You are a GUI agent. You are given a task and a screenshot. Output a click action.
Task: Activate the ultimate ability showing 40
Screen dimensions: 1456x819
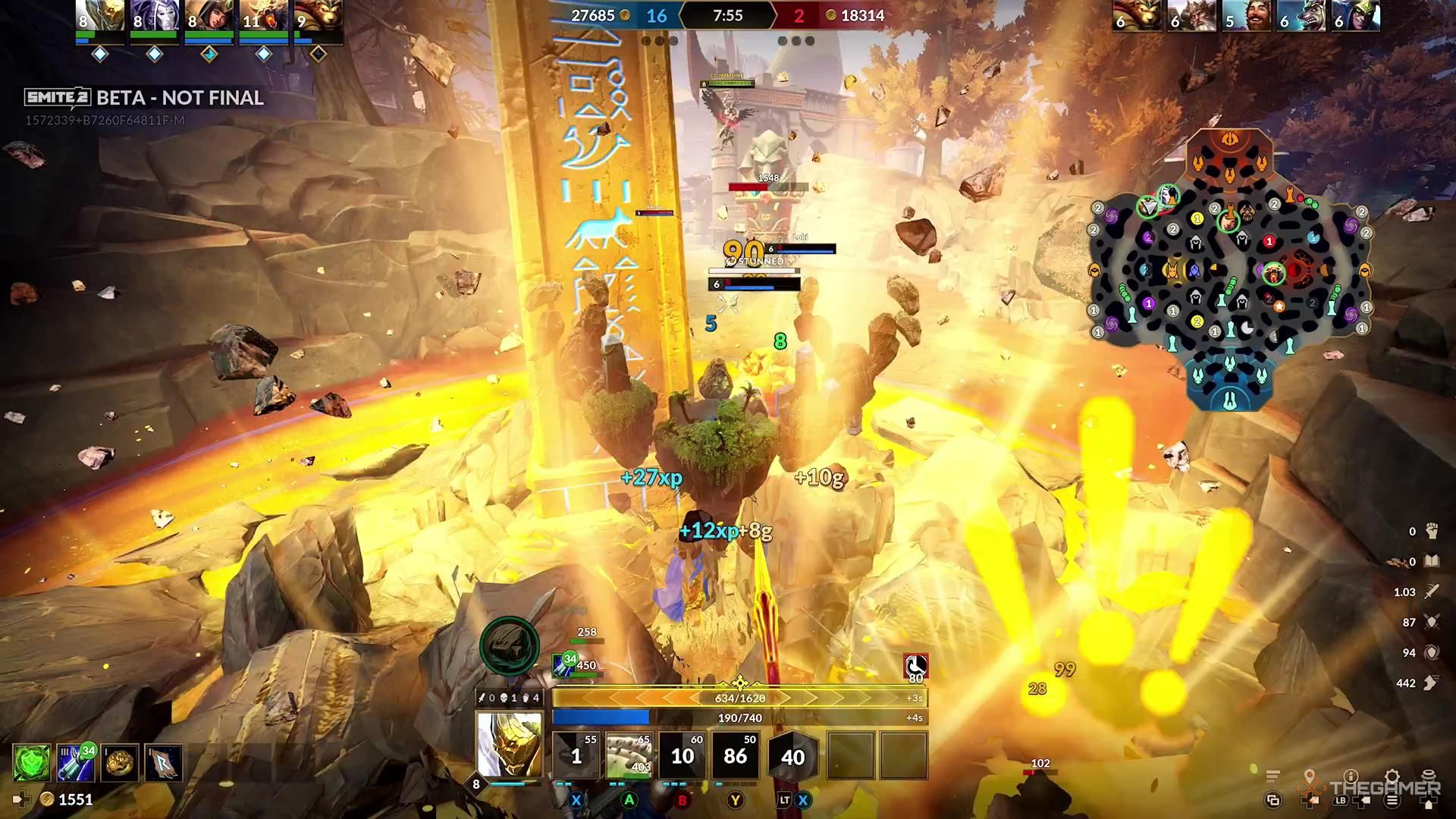pyautogui.click(x=794, y=756)
